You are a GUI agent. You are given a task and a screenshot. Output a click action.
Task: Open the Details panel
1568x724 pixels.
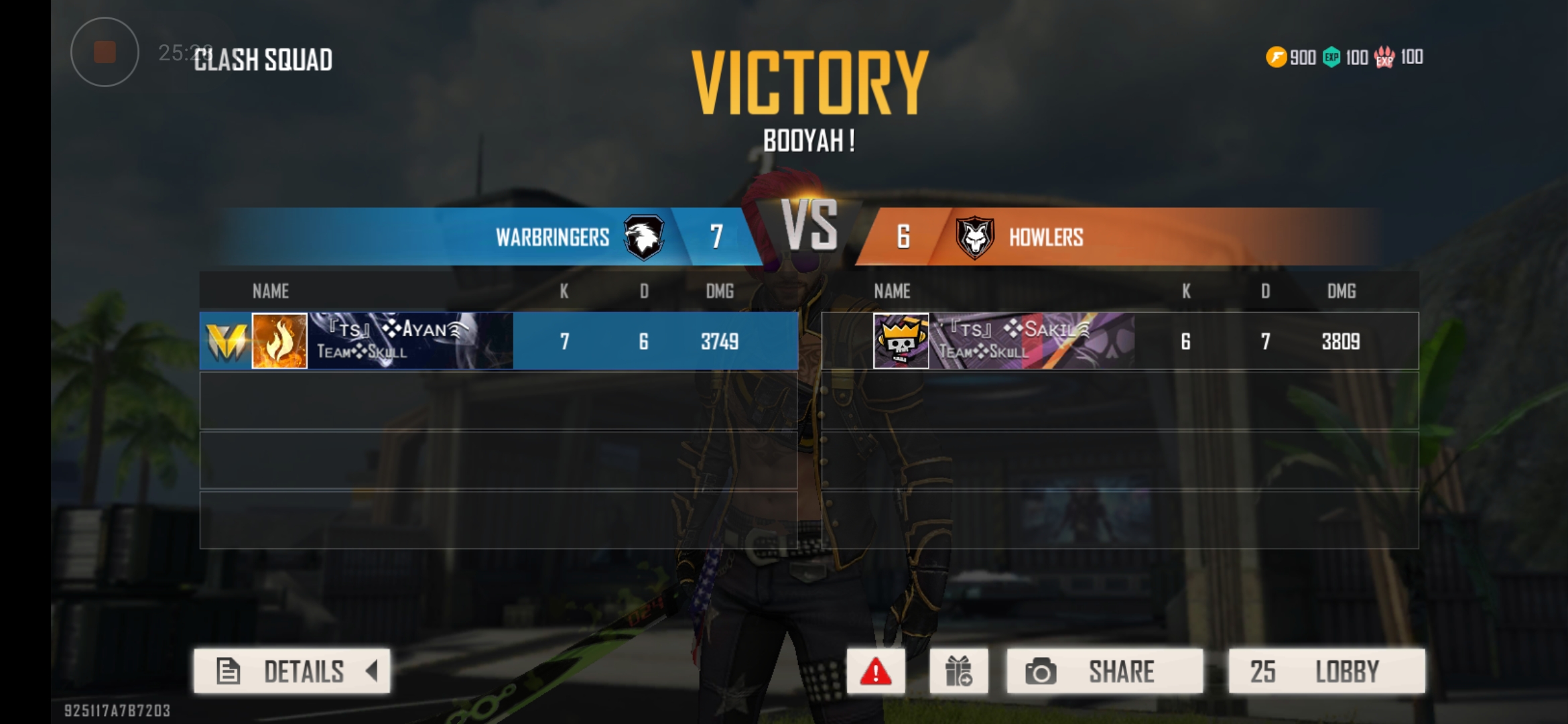point(292,671)
